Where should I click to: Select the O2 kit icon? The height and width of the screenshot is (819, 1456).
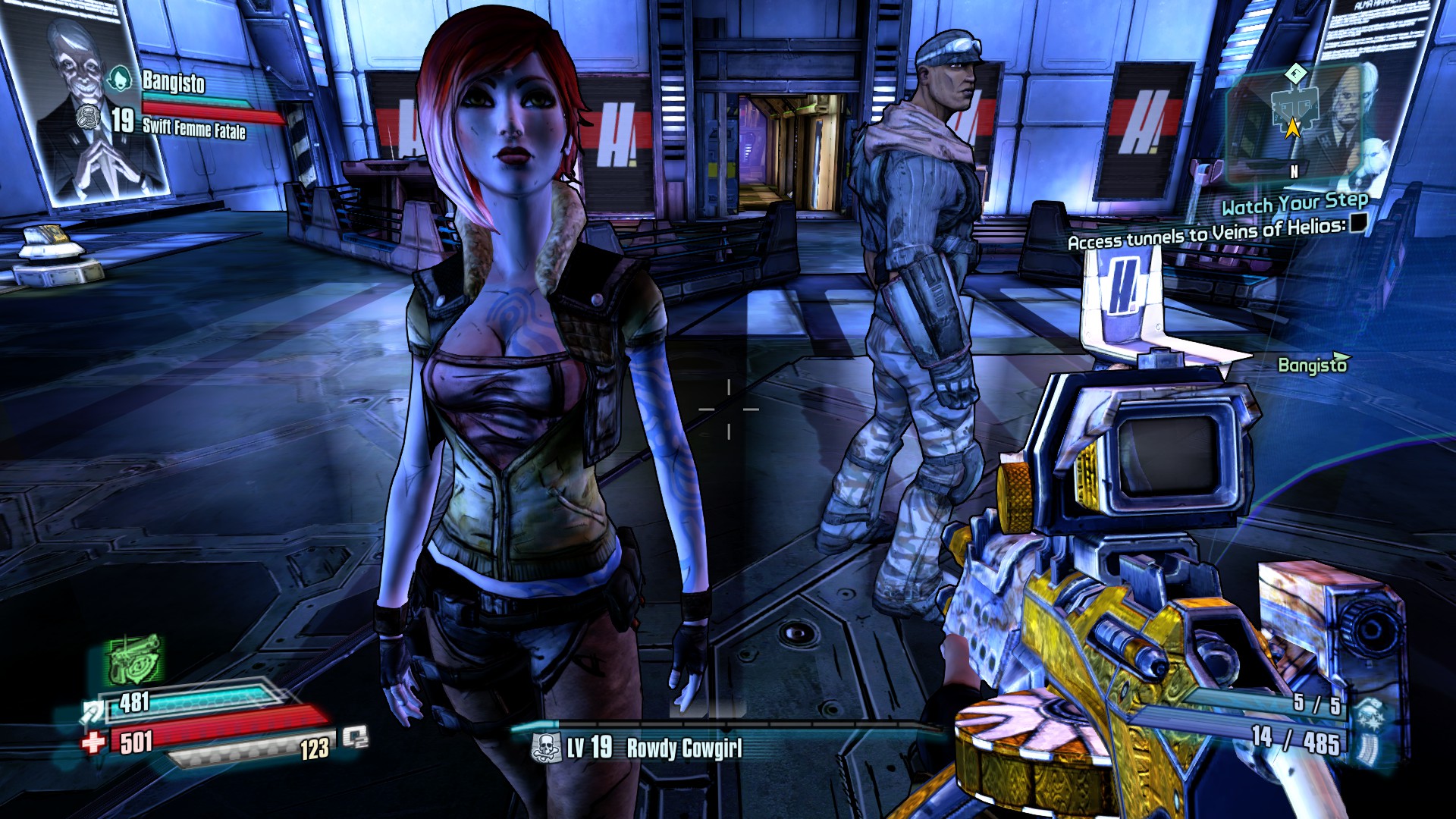pos(355,737)
